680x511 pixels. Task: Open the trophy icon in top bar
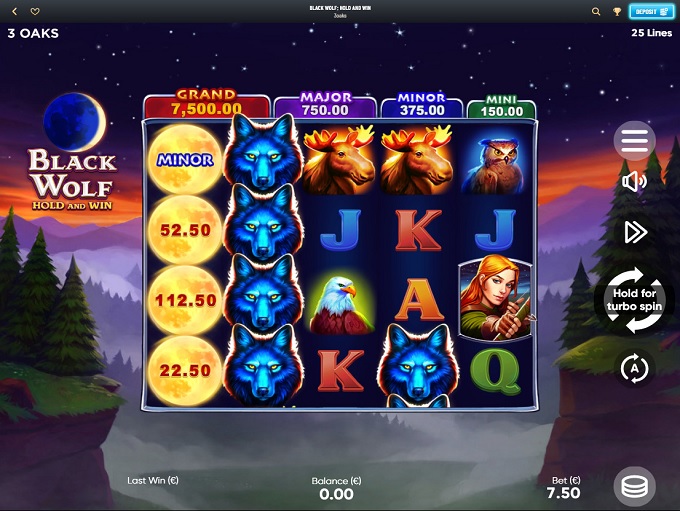[617, 12]
